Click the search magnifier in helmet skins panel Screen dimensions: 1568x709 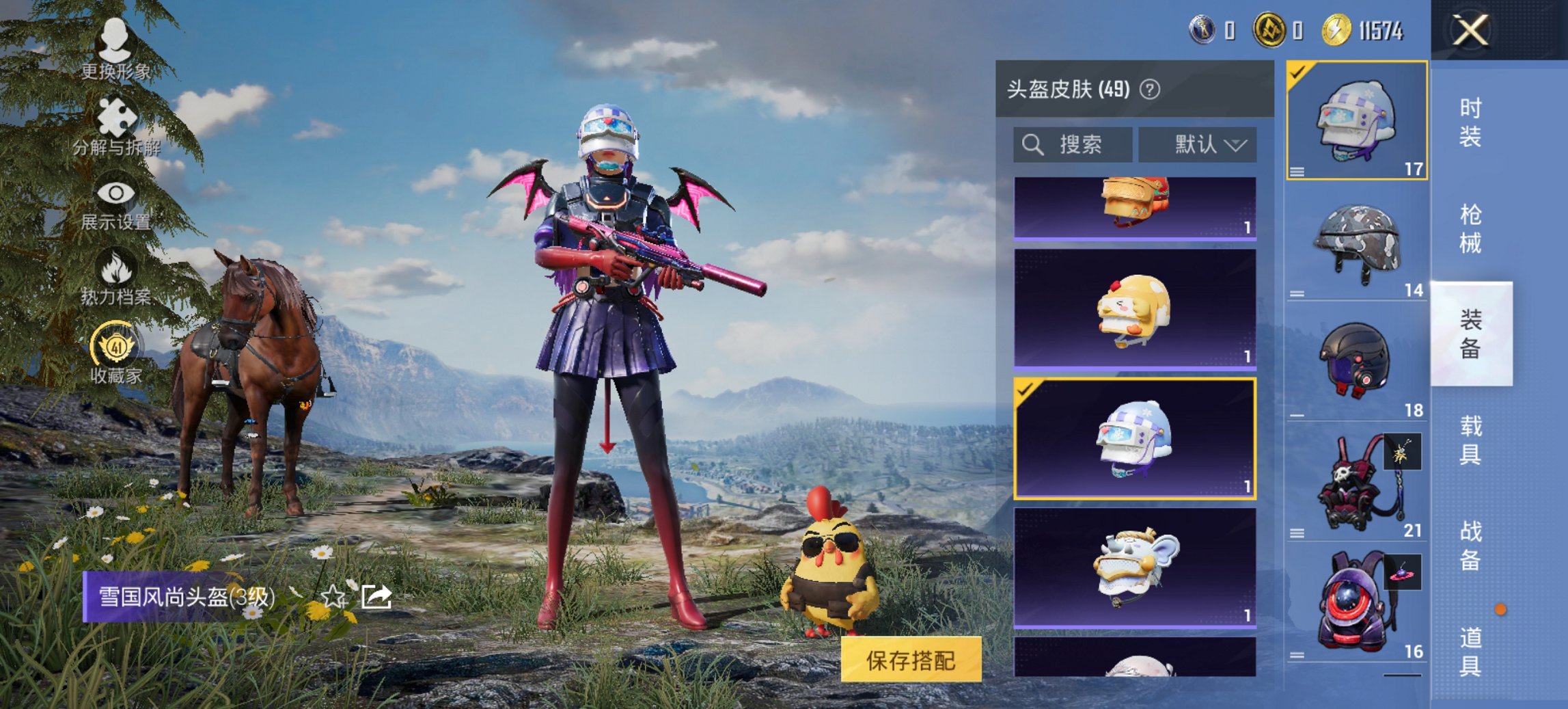pos(1032,144)
